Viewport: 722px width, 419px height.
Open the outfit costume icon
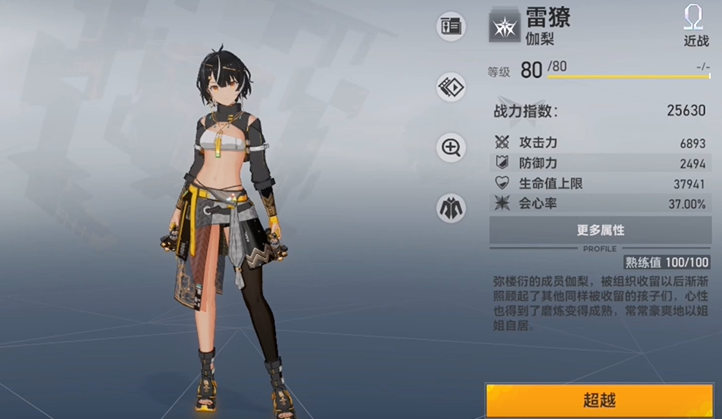click(451, 208)
